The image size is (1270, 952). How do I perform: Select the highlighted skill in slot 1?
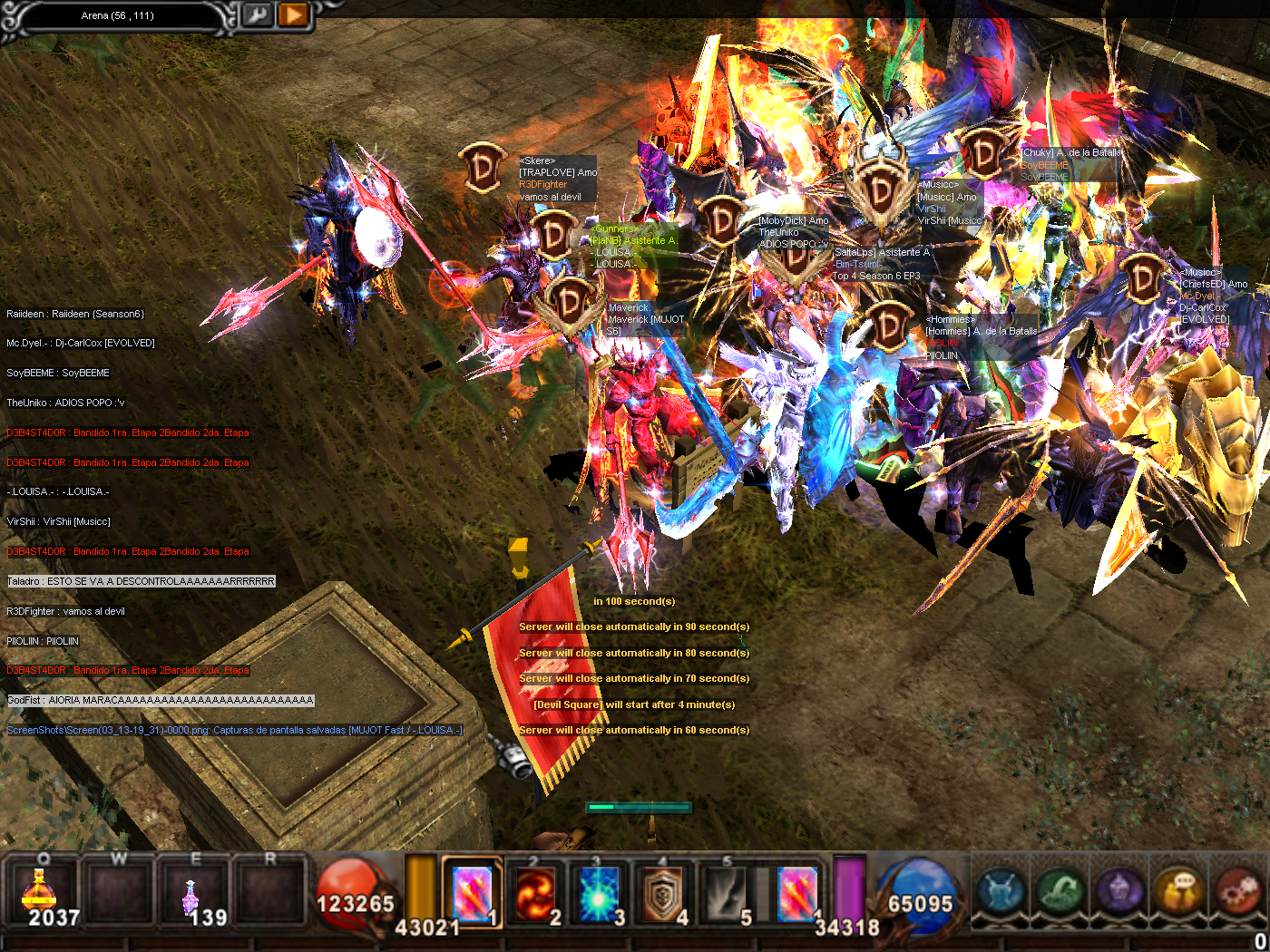[x=472, y=894]
